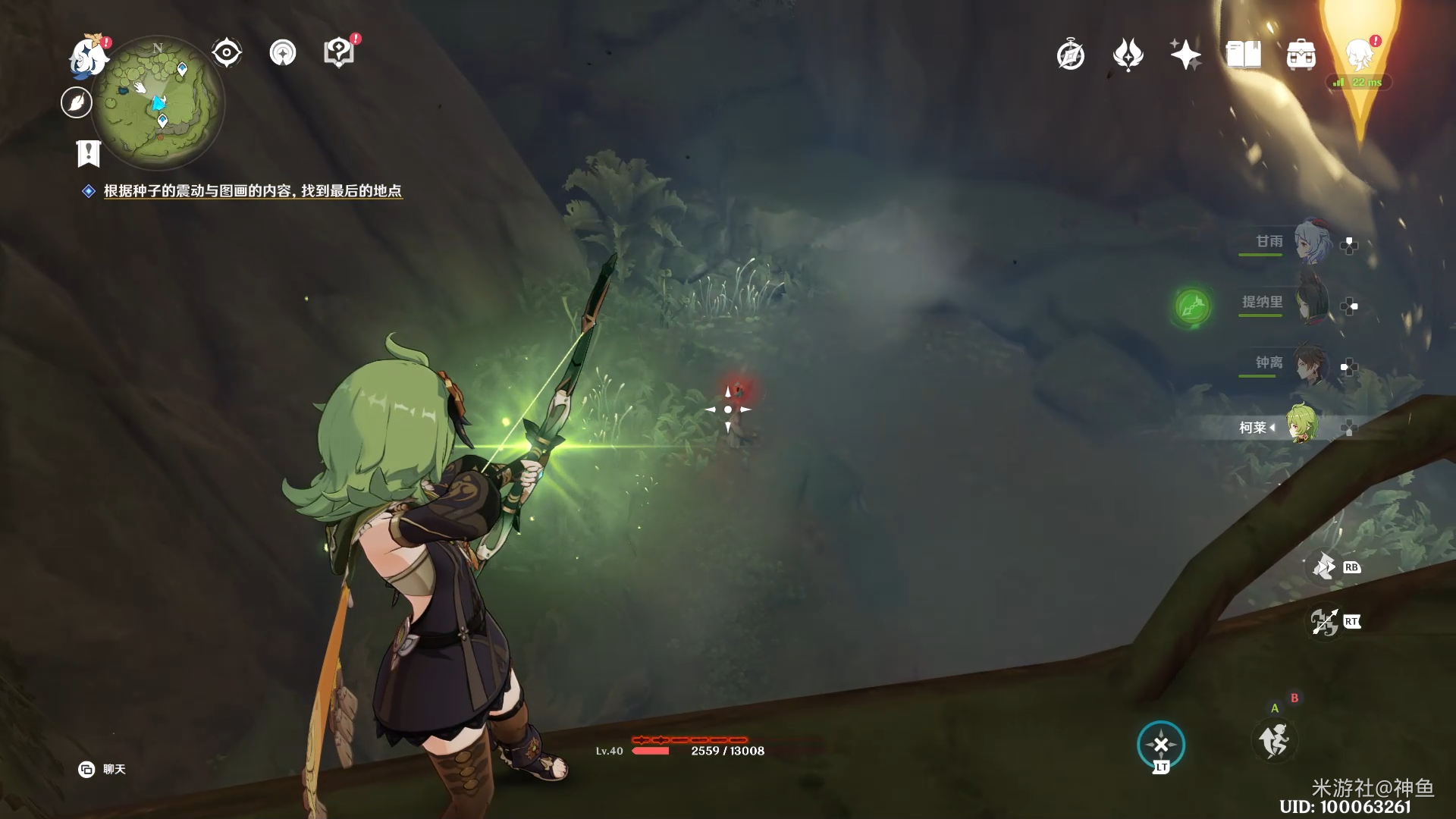Open the quest log banner icon
1456x819 pixels.
(89, 153)
